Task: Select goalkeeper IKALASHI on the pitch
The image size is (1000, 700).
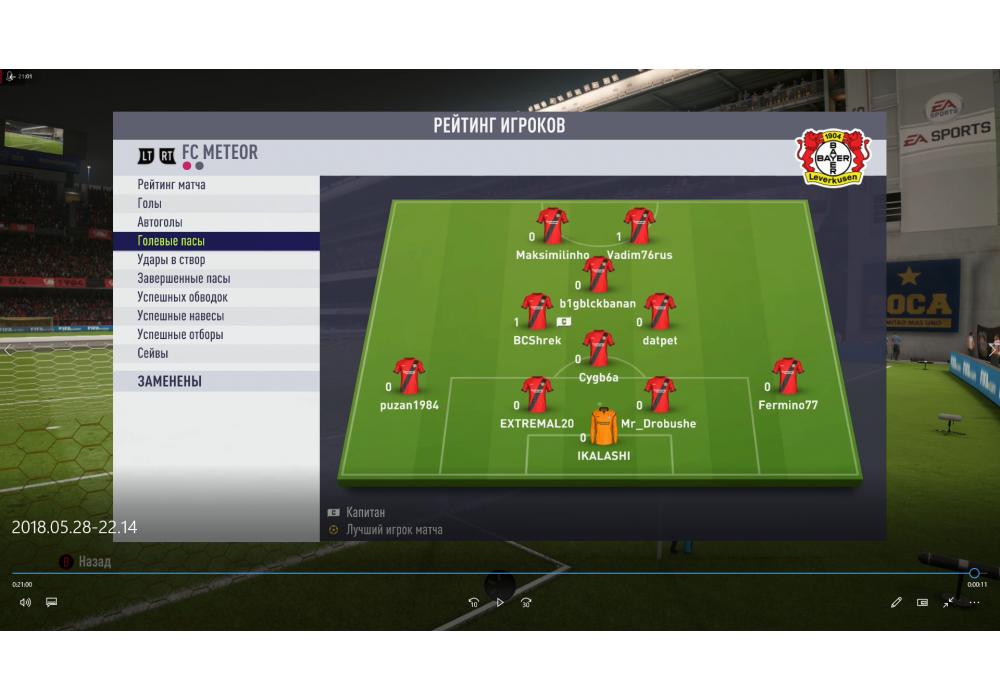Action: (604, 427)
